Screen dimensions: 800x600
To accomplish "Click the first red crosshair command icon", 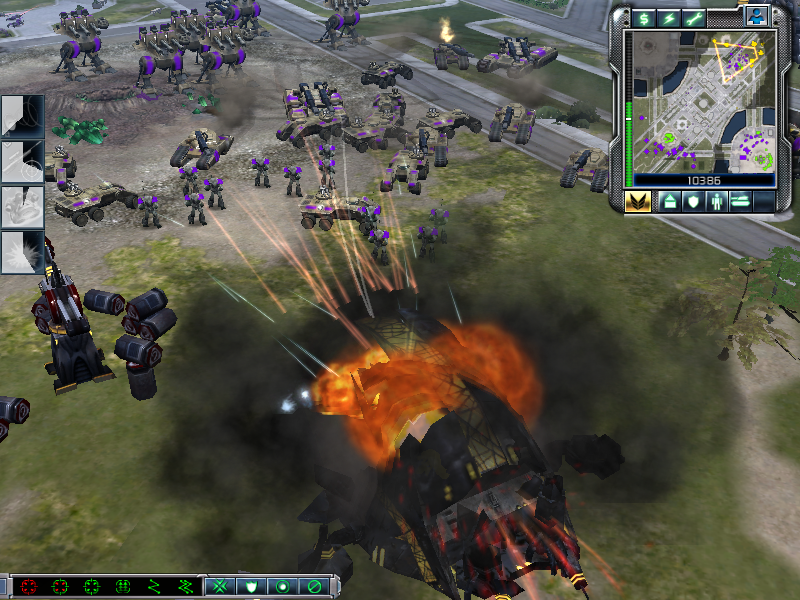I will (29, 586).
